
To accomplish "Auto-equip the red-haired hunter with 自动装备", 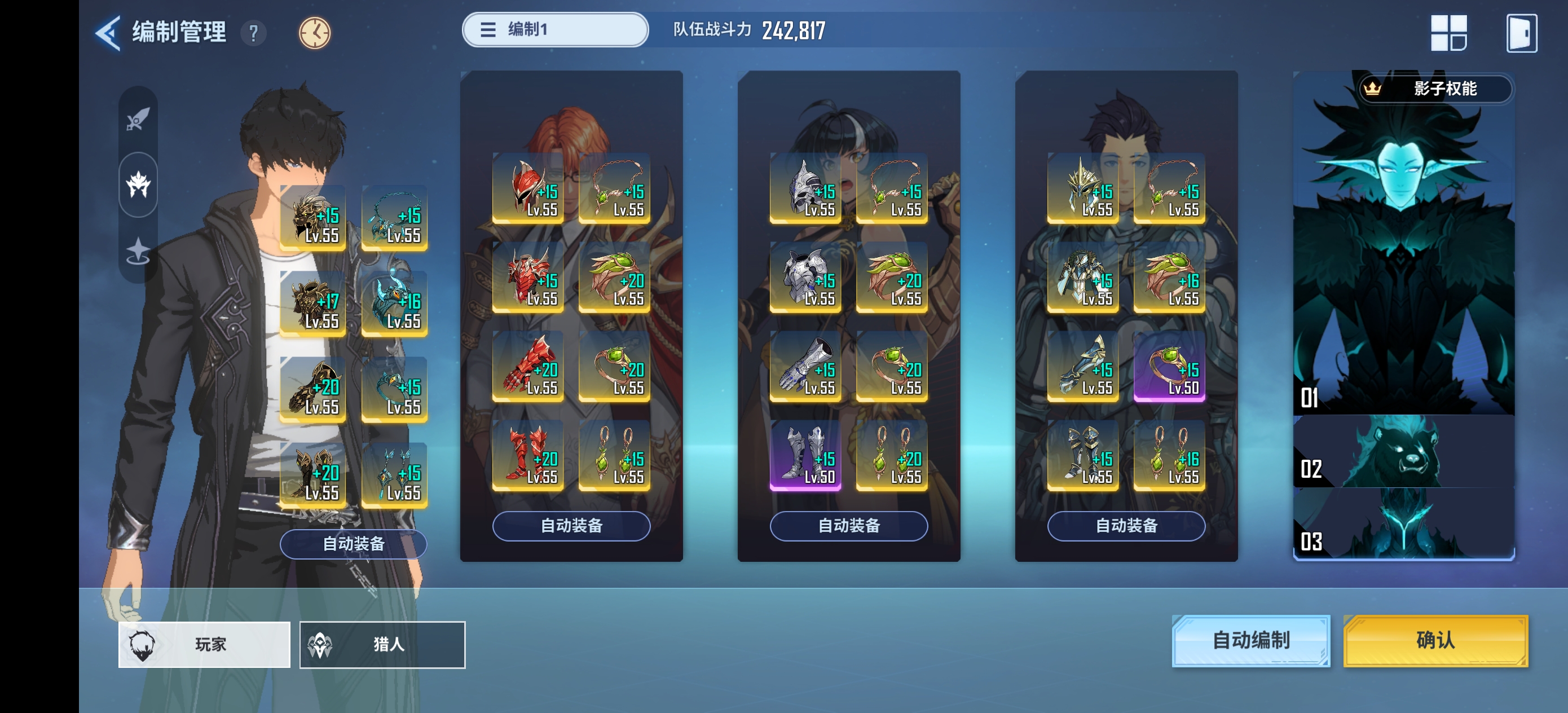I will pos(571,526).
